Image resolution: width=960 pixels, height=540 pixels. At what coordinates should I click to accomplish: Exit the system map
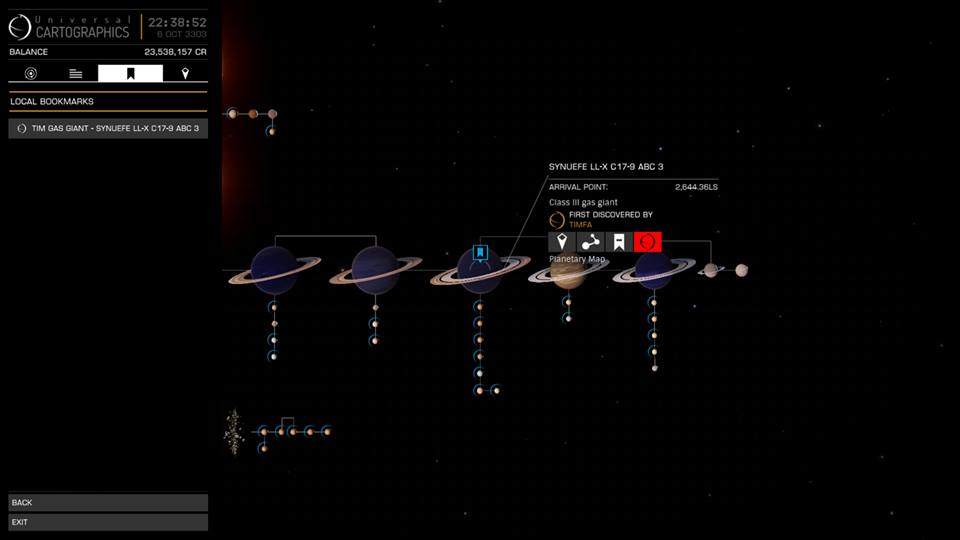(108, 522)
